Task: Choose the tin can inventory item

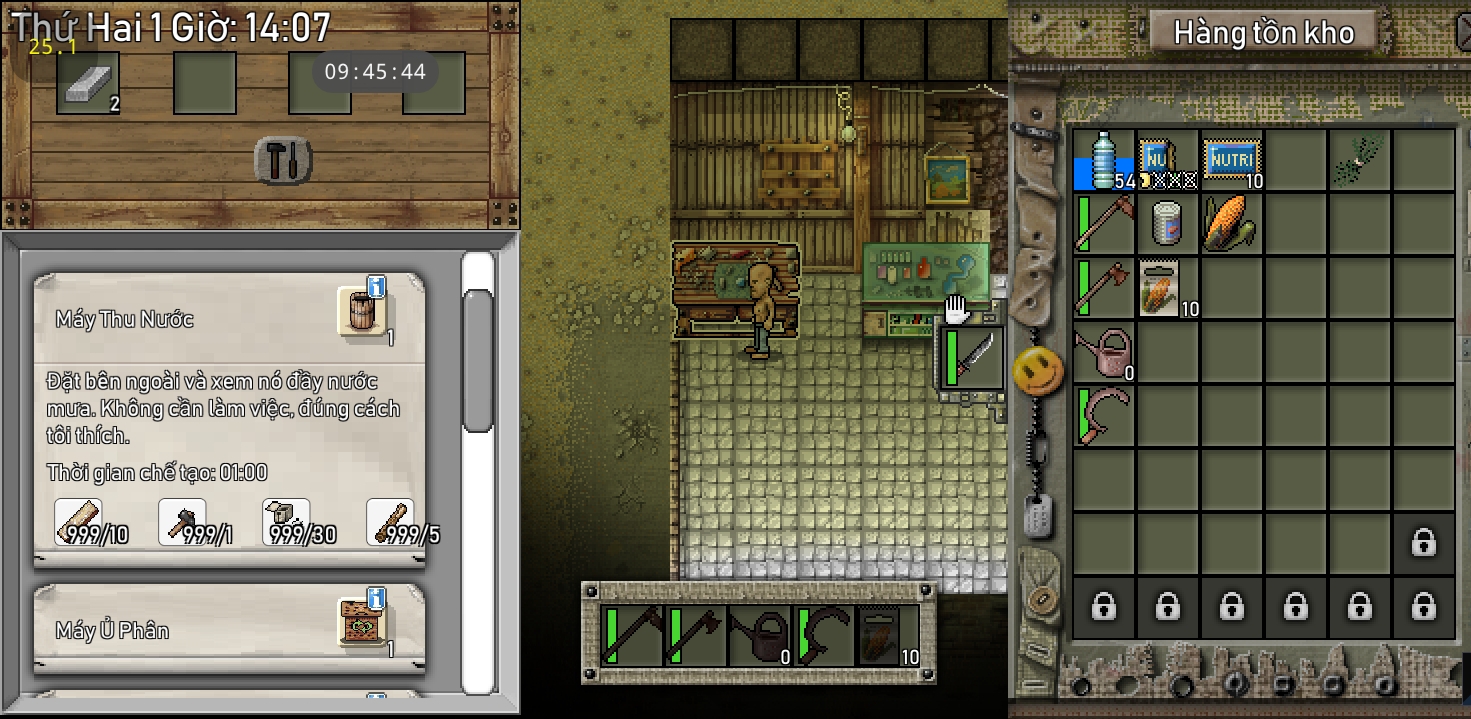Action: [1168, 224]
